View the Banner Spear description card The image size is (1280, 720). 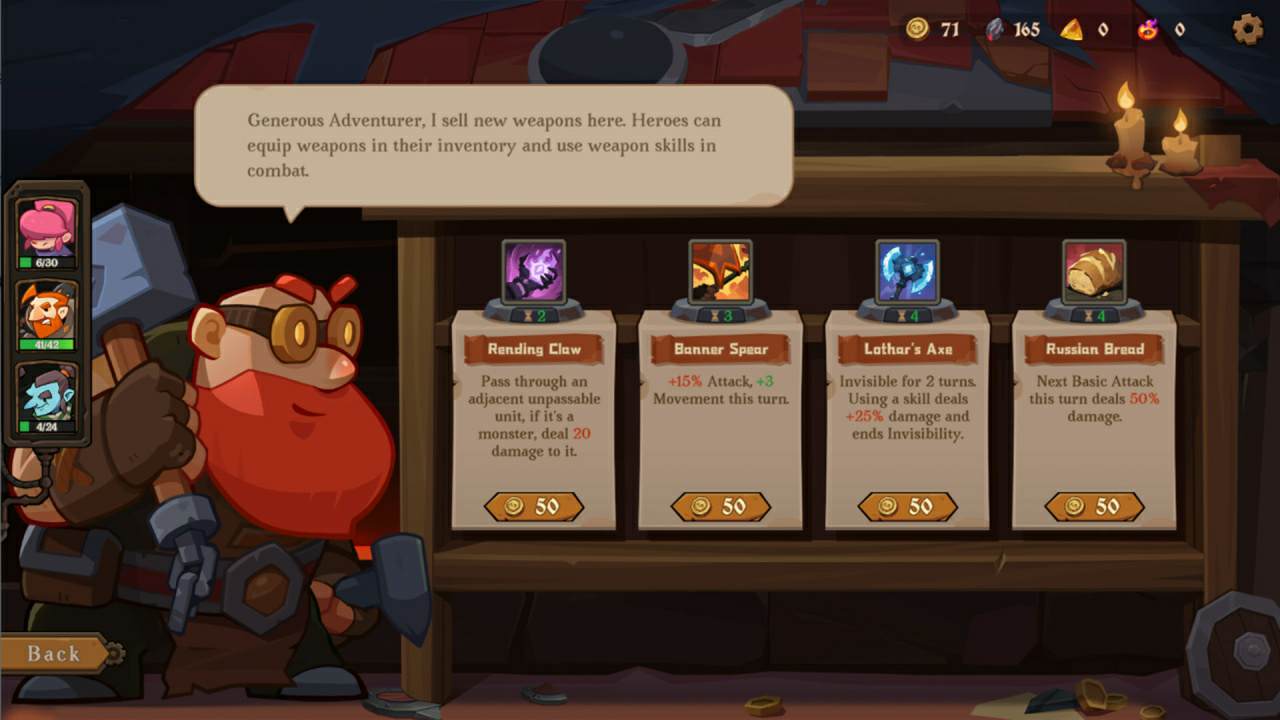(721, 415)
